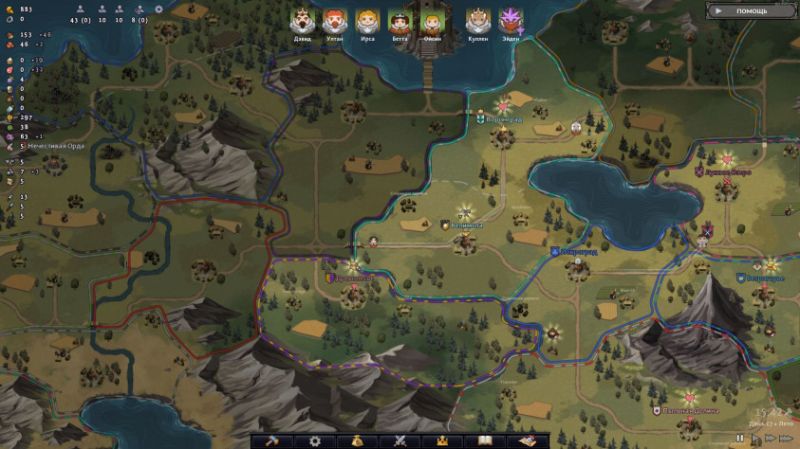The image size is (800, 449).
Task: Open the Помощь help button
Action: pyautogui.click(x=751, y=11)
